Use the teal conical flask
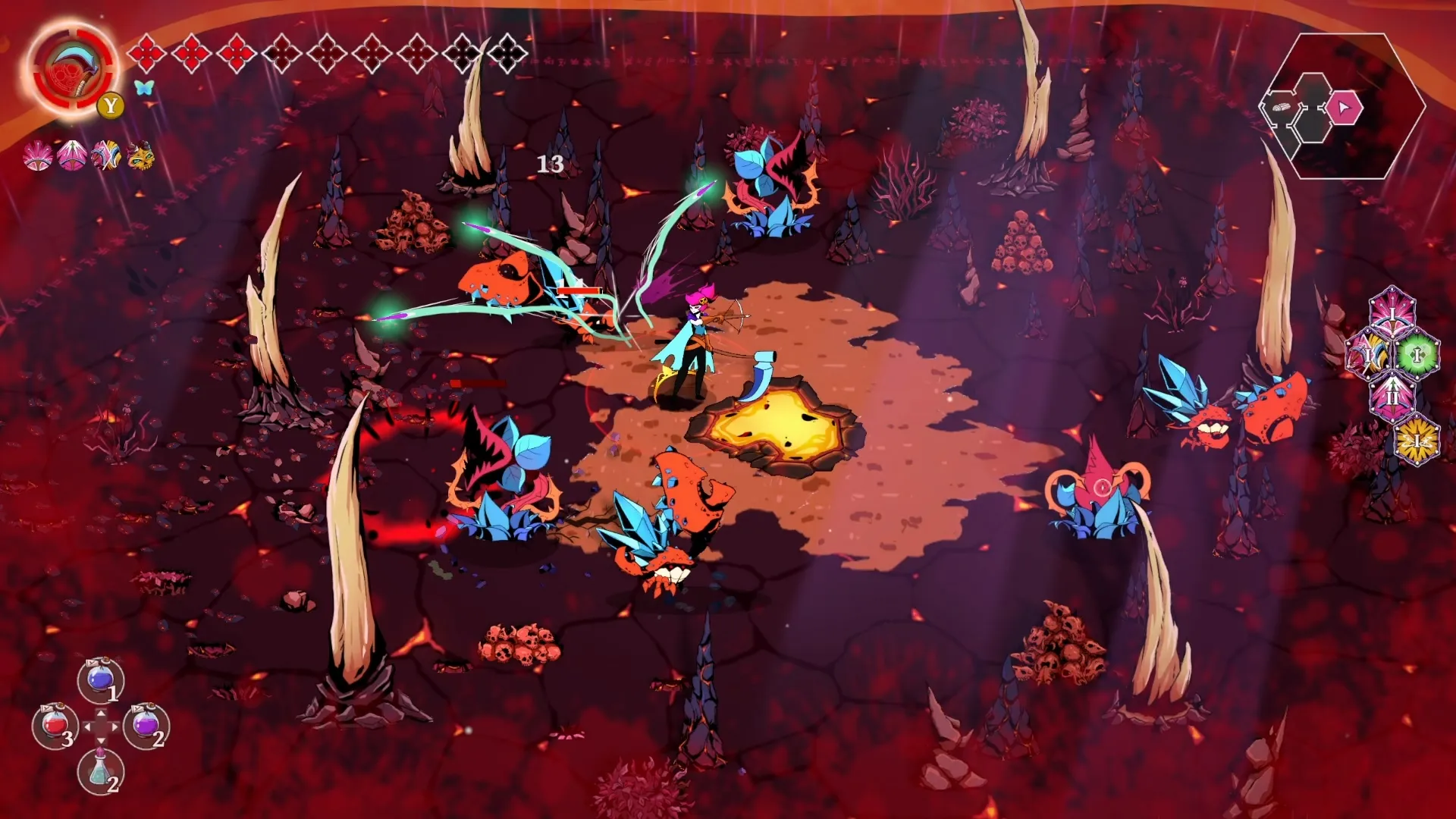Screen dimensions: 1456x819 (100, 770)
